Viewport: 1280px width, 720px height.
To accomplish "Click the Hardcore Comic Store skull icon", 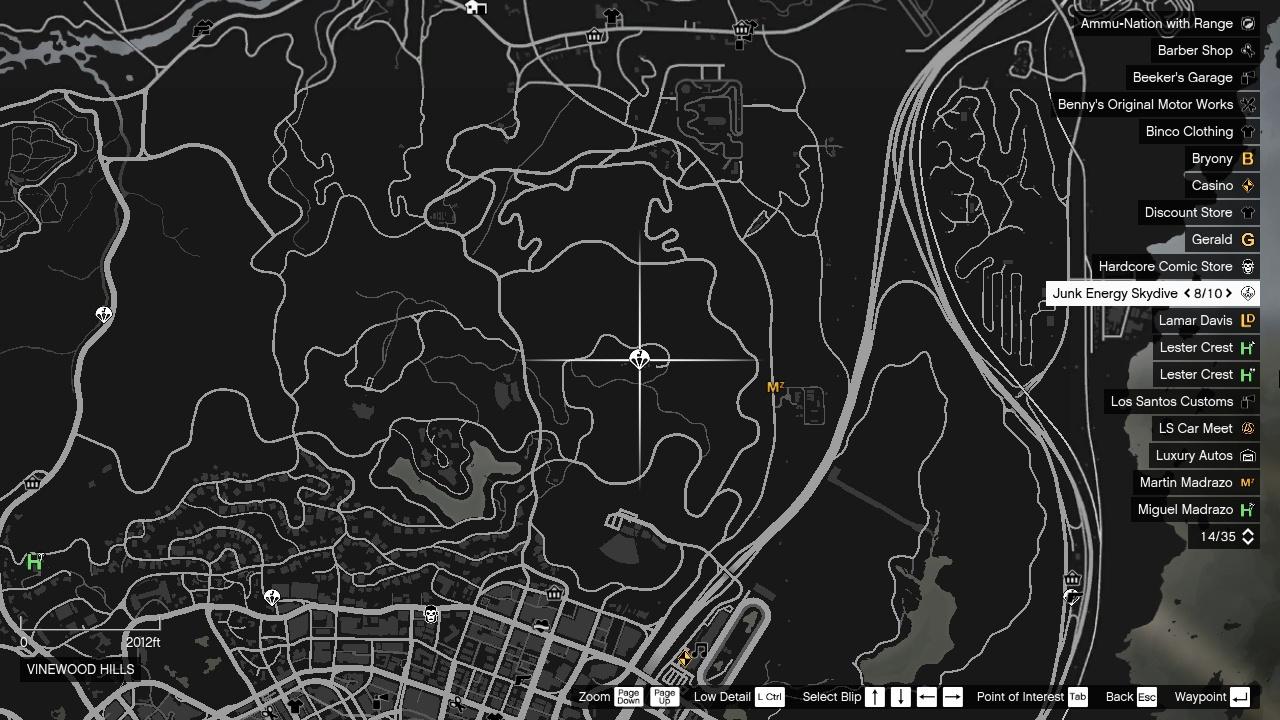I will (1247, 266).
